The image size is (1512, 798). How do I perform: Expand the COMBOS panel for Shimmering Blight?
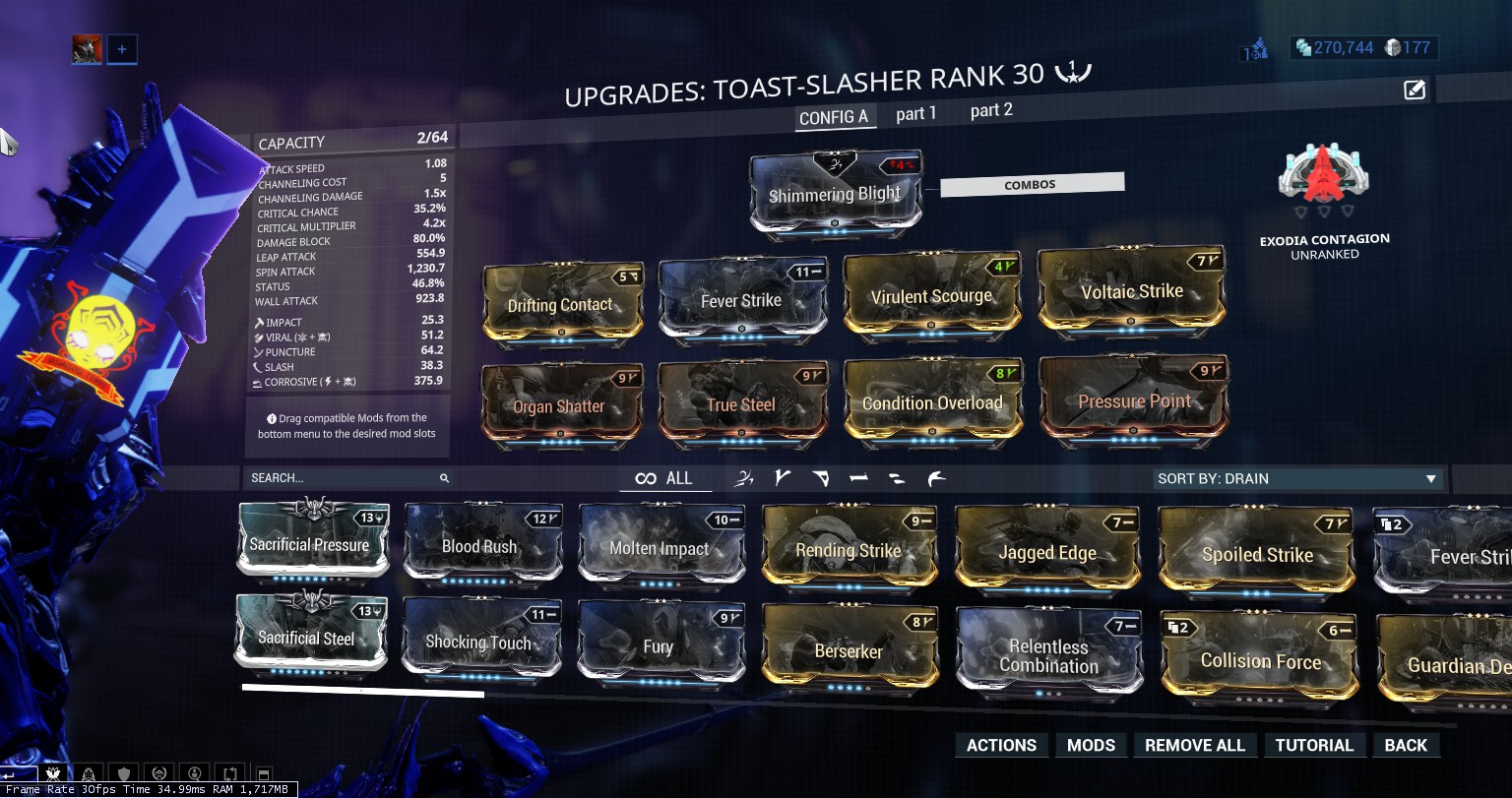point(1032,182)
